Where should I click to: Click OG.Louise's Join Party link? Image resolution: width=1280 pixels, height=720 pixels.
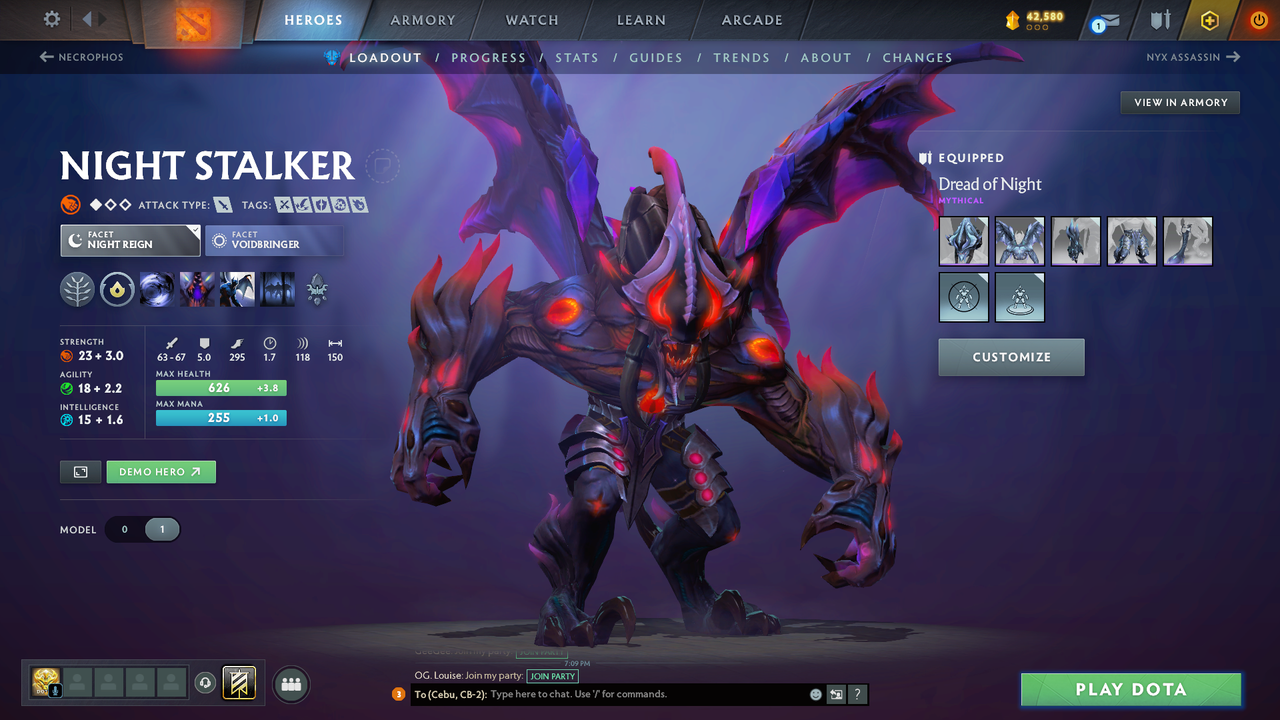pos(552,676)
